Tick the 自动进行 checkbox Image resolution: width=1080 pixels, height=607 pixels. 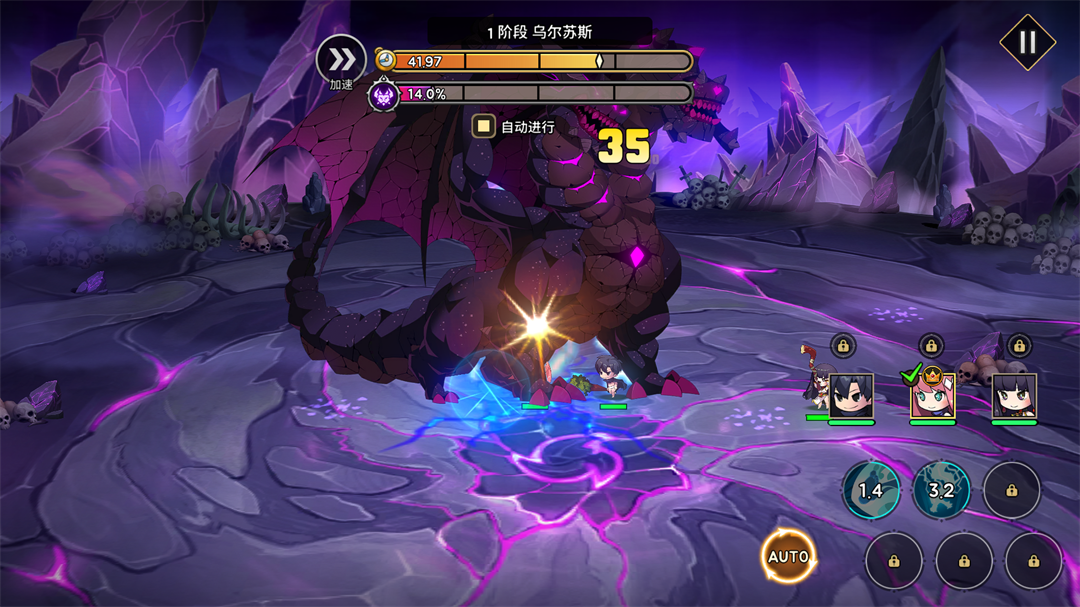pyautogui.click(x=484, y=127)
